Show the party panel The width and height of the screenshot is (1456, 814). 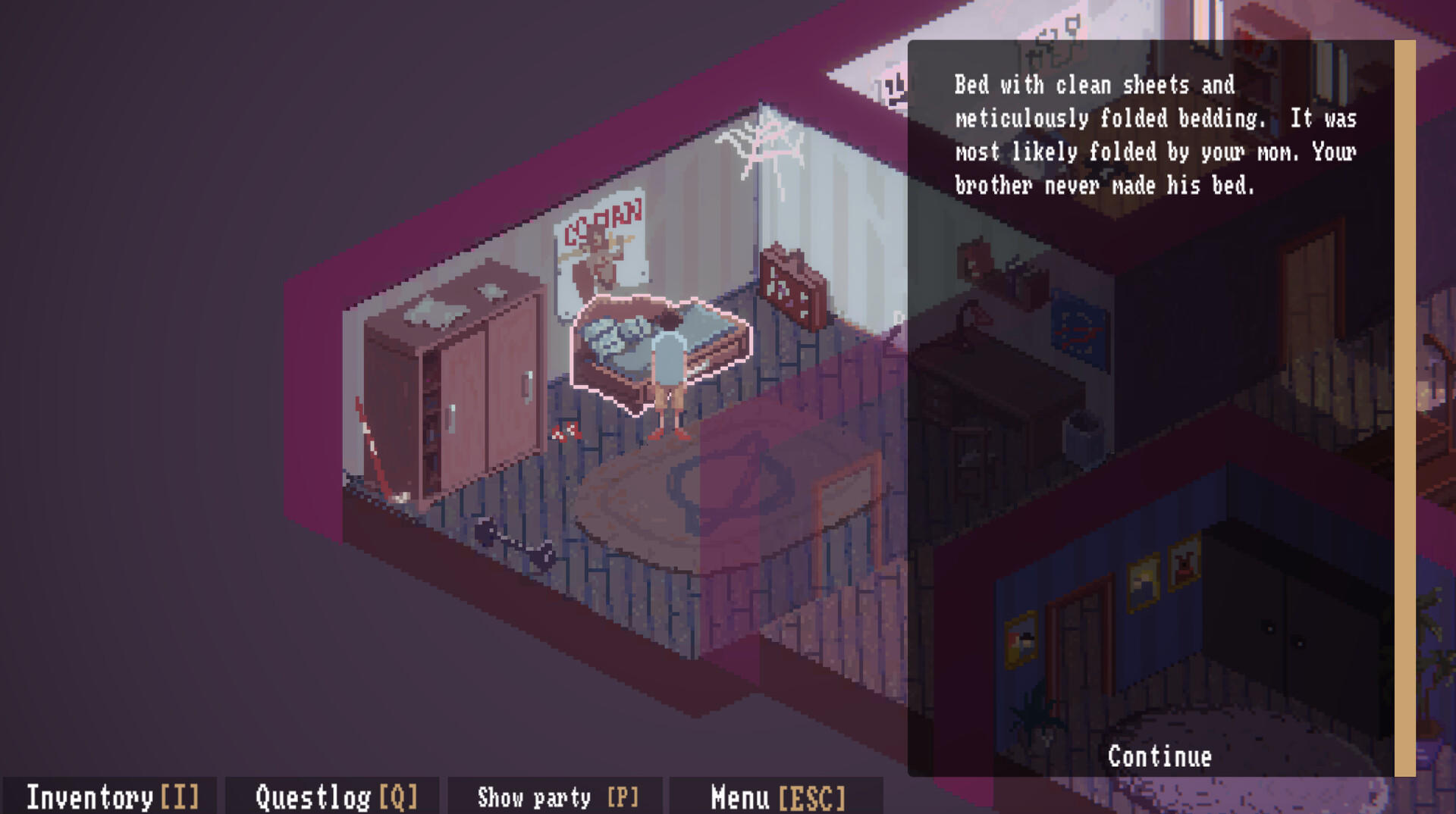tap(557, 798)
